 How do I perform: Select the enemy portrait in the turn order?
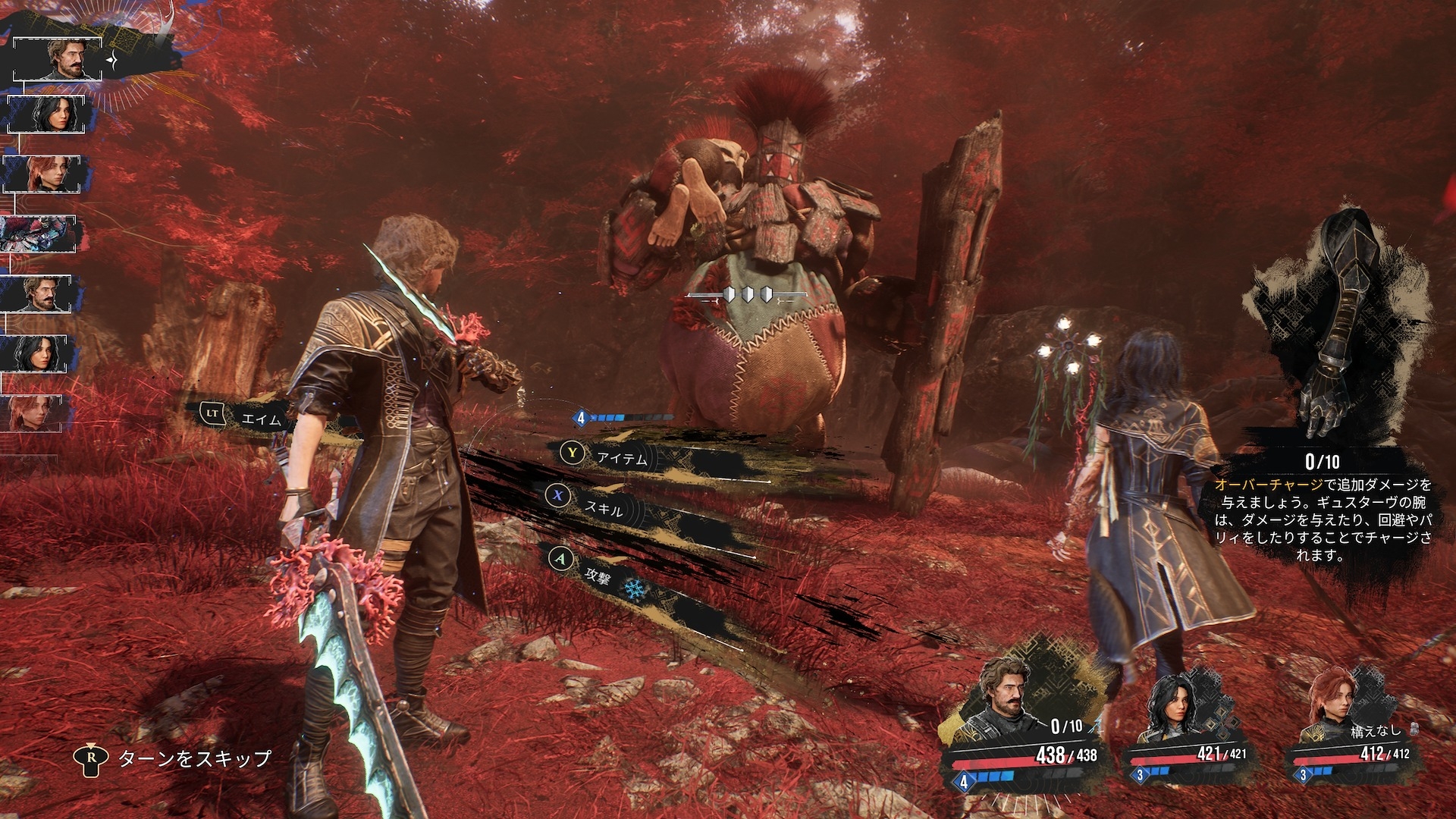[x=38, y=234]
